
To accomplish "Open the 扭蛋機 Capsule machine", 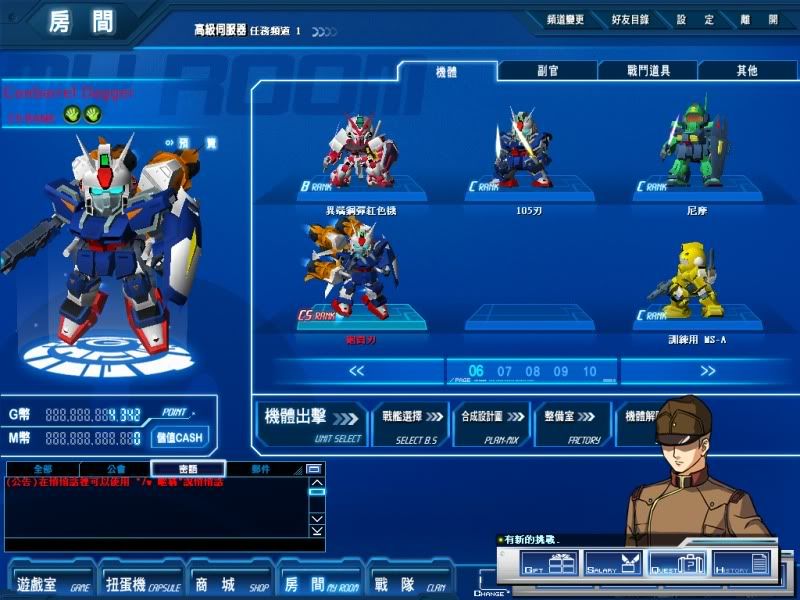I will pos(140,581).
